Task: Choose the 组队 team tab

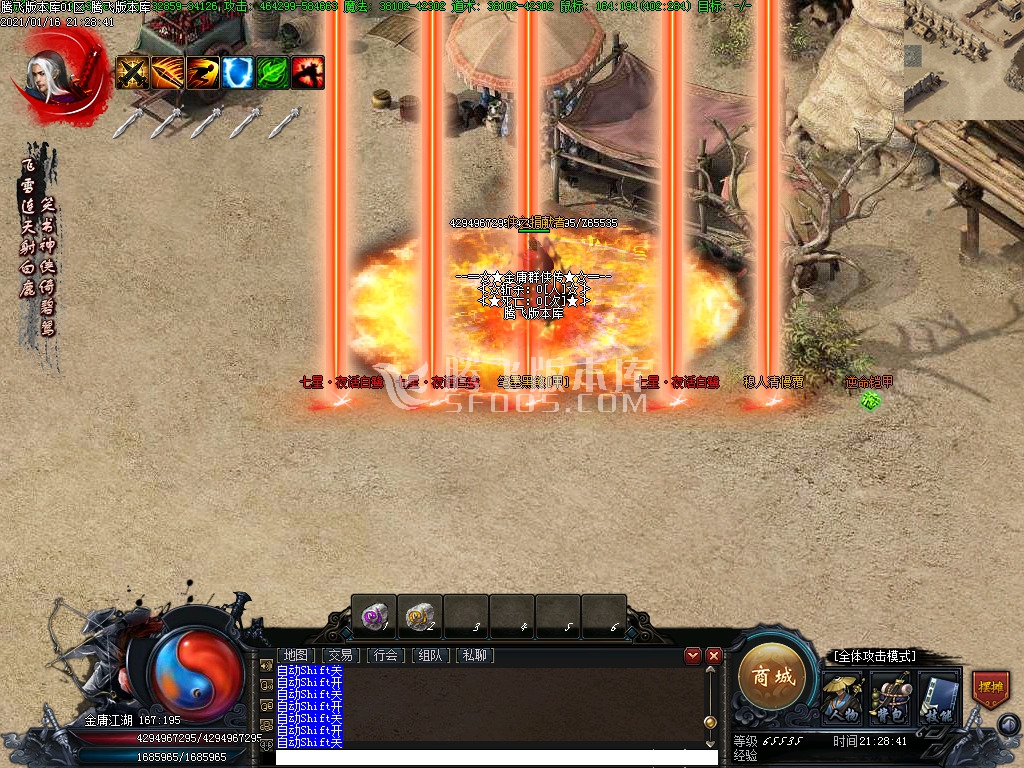Action: coord(430,656)
